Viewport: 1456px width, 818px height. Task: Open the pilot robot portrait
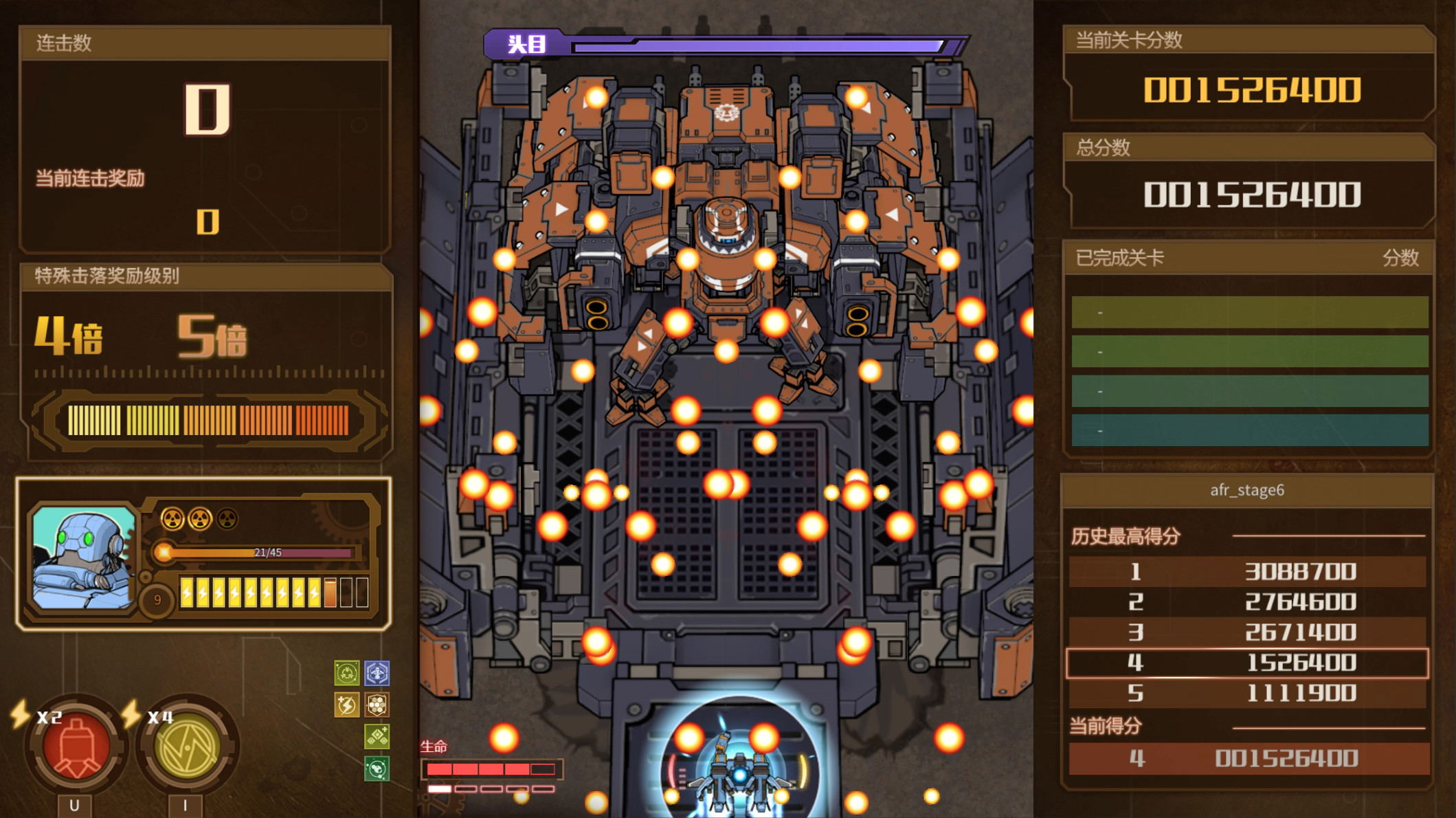point(84,557)
